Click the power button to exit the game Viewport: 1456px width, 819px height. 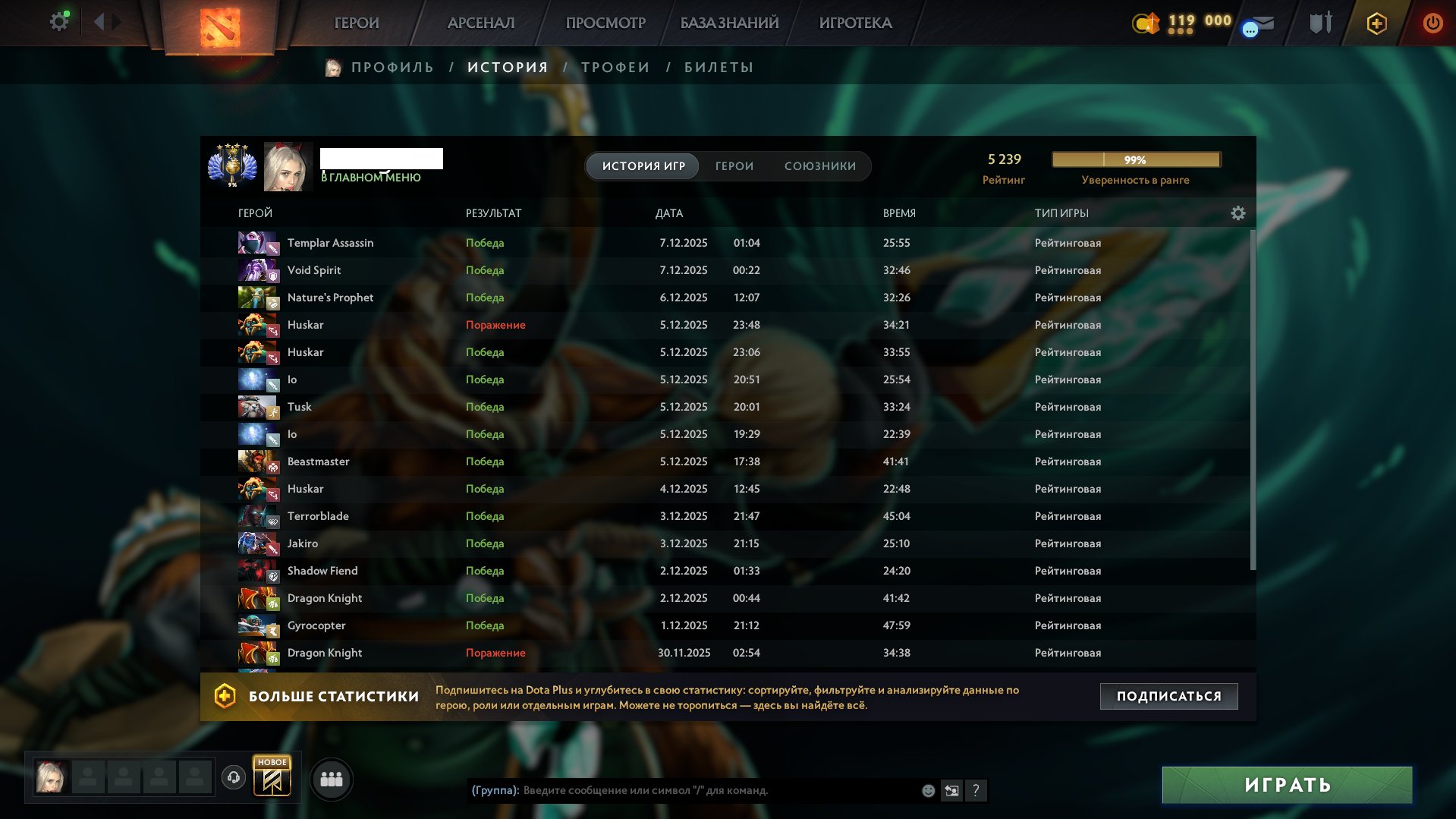pyautogui.click(x=1432, y=23)
